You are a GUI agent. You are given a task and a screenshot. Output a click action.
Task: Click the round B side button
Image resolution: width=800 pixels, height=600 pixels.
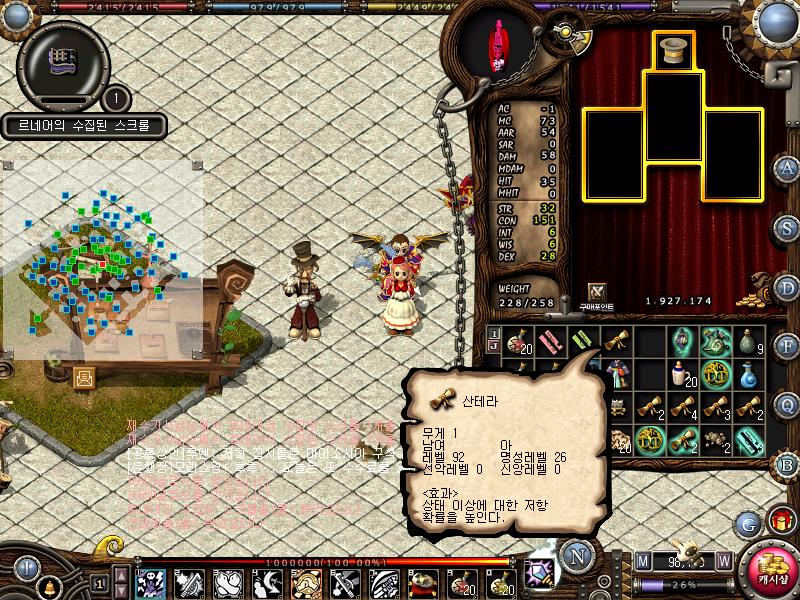tap(788, 463)
